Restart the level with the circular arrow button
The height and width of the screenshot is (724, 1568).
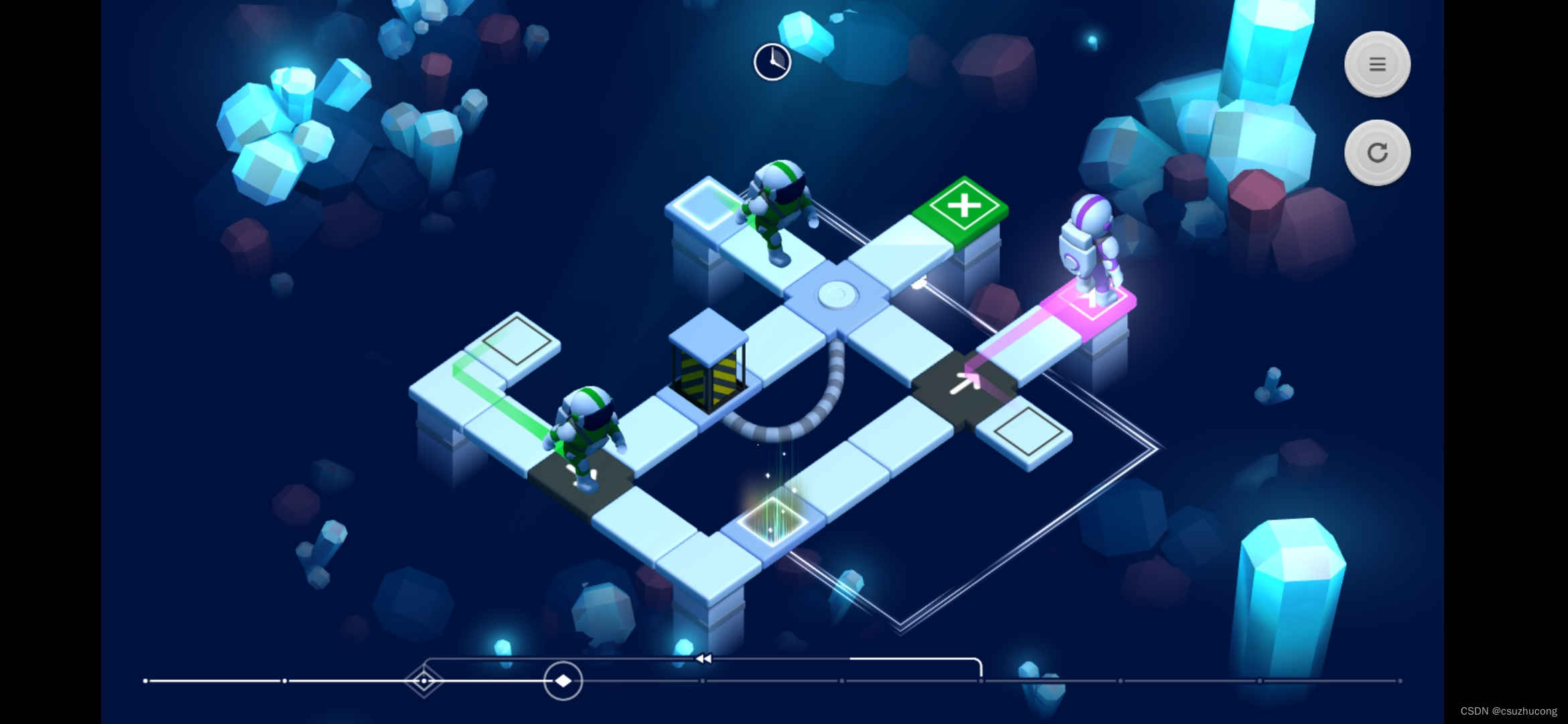(x=1377, y=153)
